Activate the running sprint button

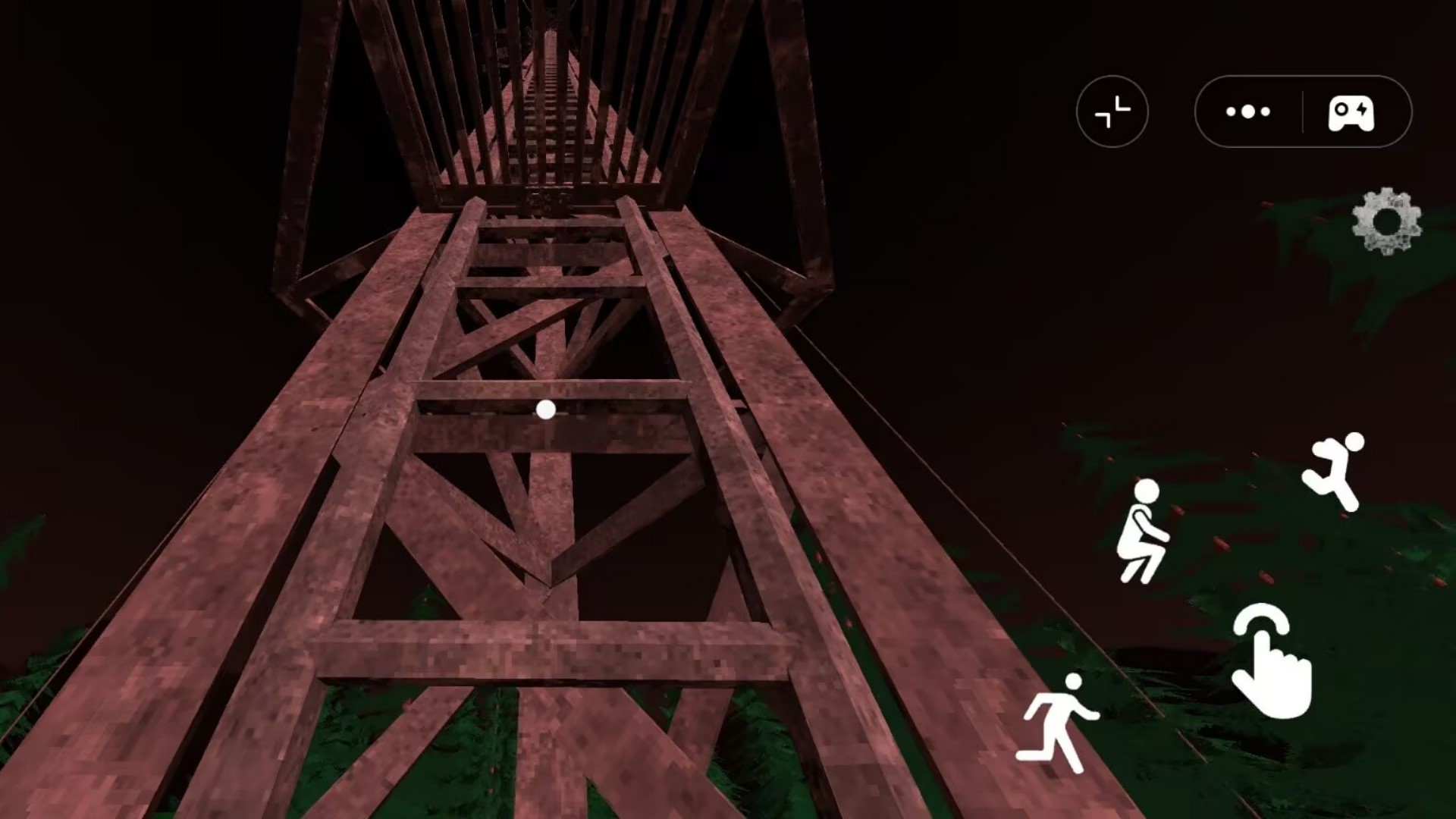click(1057, 722)
